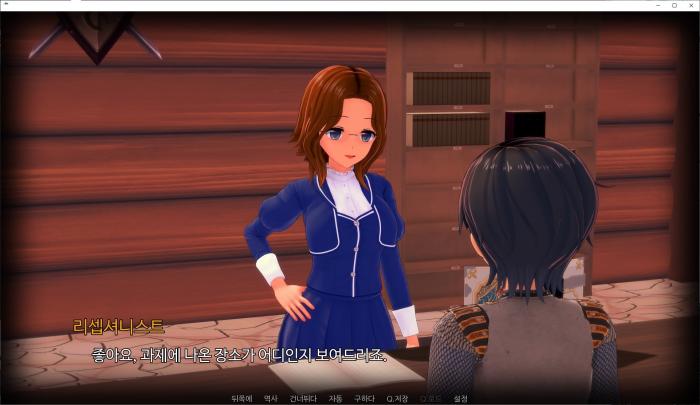Click the 뒤쪽에 (back) button
Viewport: 700px width, 405px height.
tap(241, 398)
